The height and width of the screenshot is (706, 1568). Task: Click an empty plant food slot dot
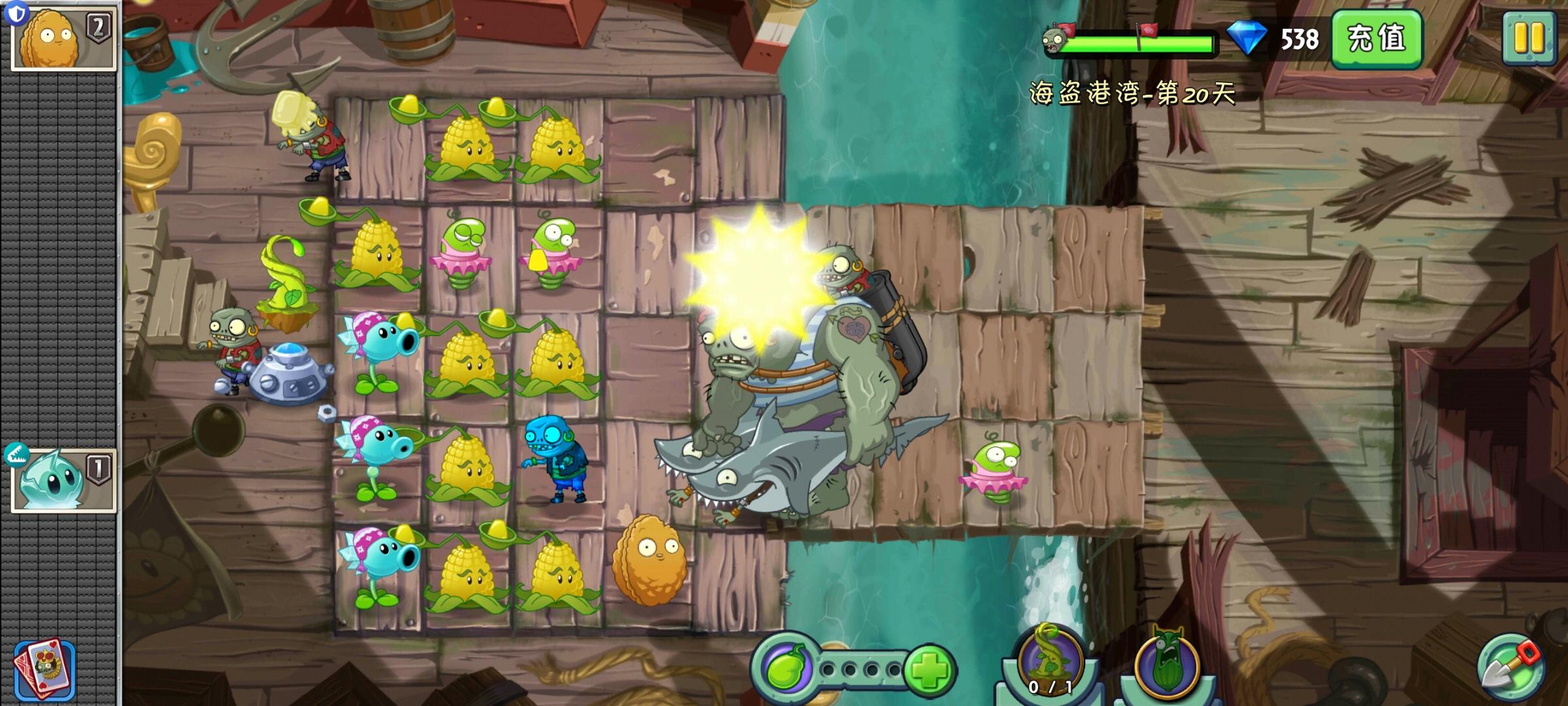click(x=829, y=668)
